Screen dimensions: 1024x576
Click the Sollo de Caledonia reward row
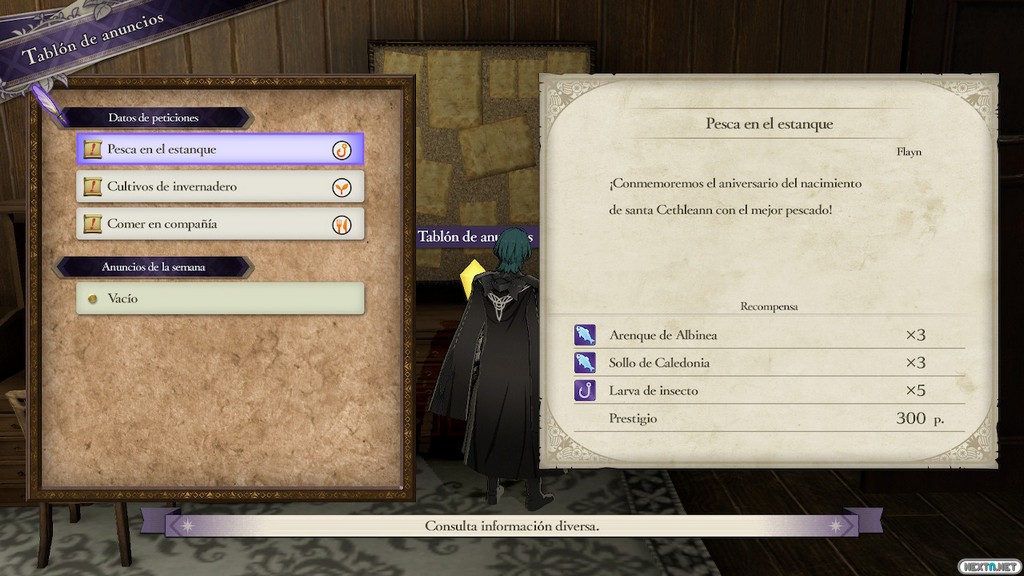coord(767,363)
